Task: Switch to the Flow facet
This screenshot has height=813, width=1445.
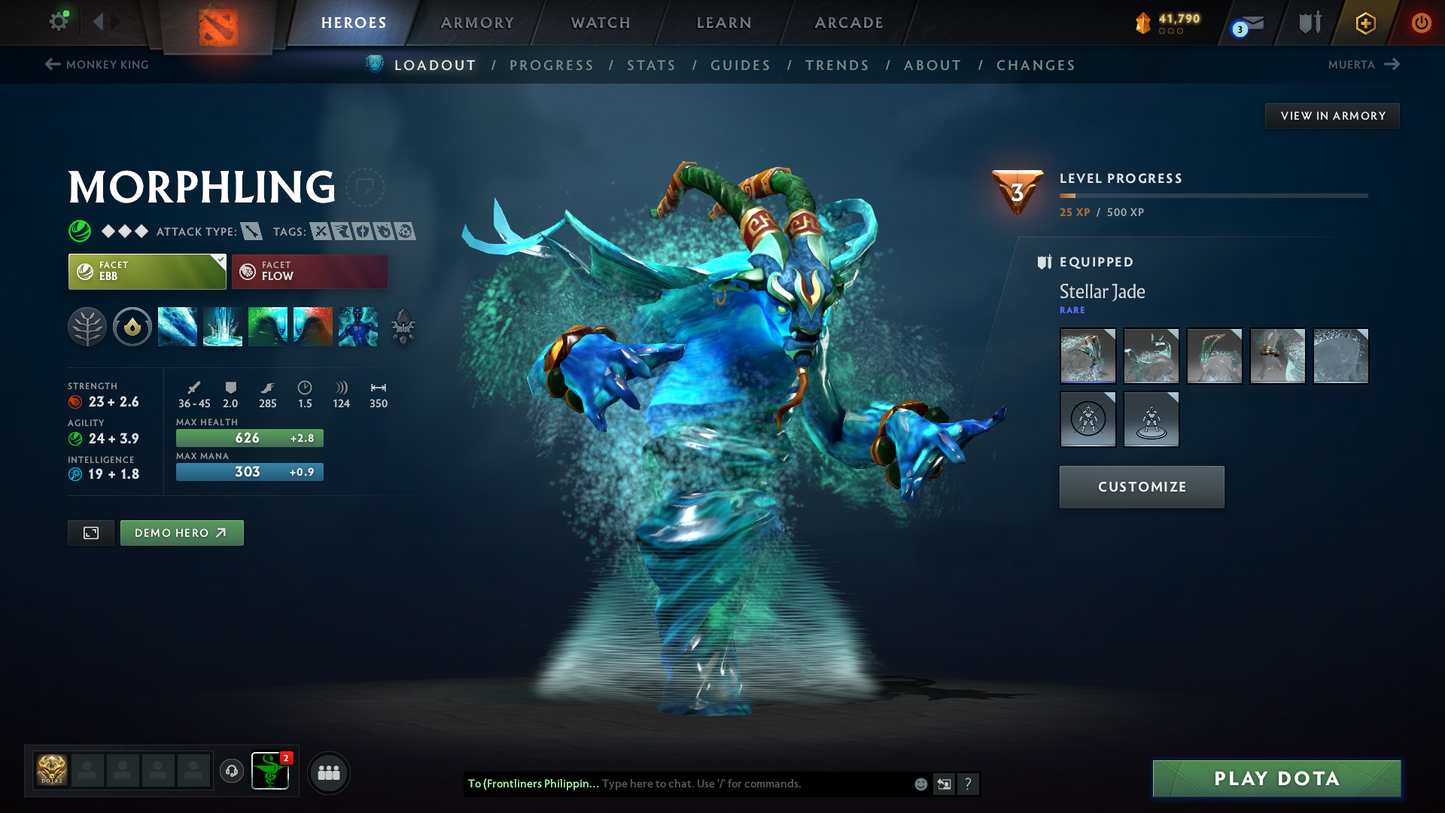Action: pyautogui.click(x=309, y=271)
